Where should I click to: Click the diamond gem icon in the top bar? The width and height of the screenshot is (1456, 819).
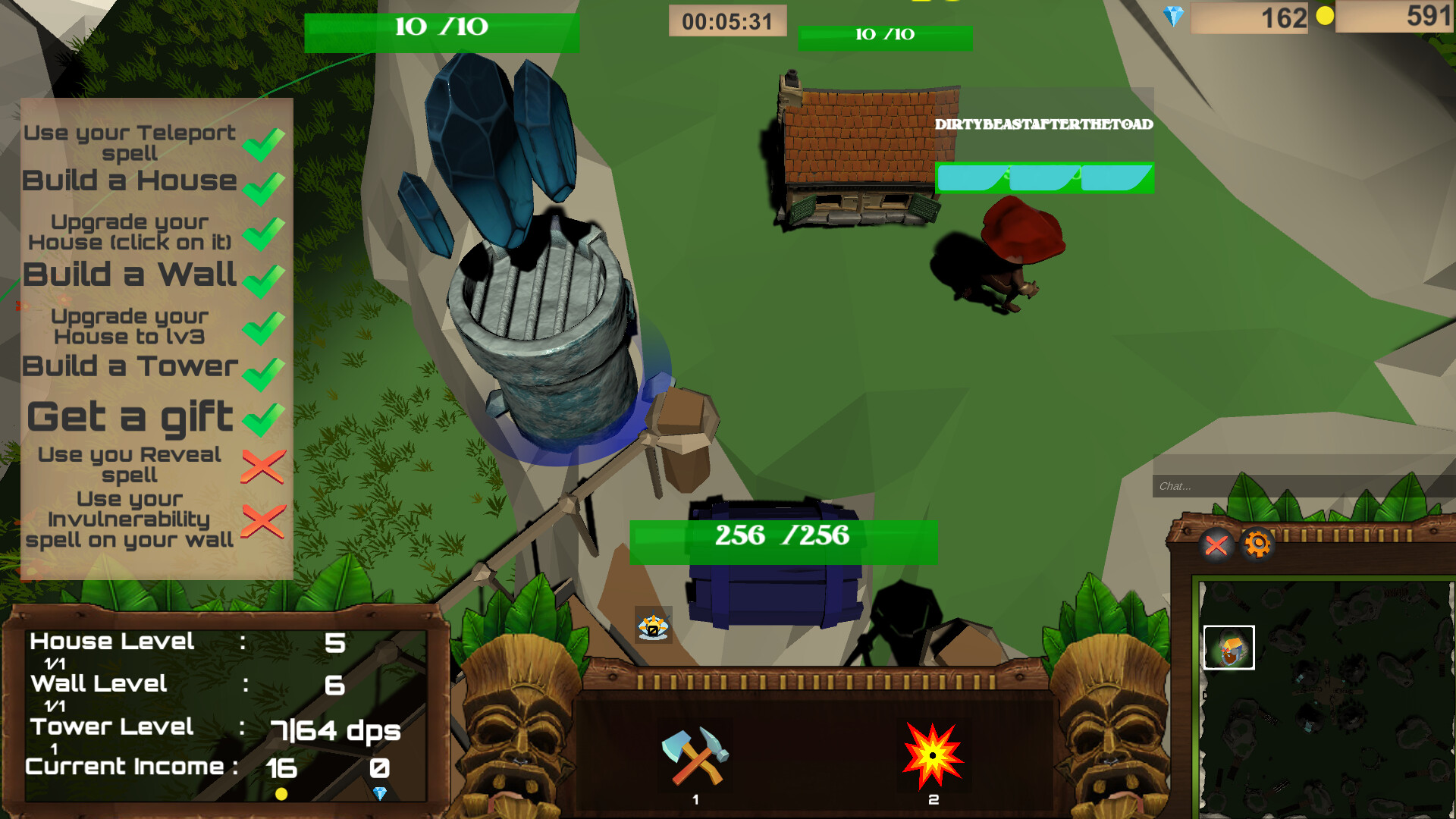click(x=1175, y=15)
